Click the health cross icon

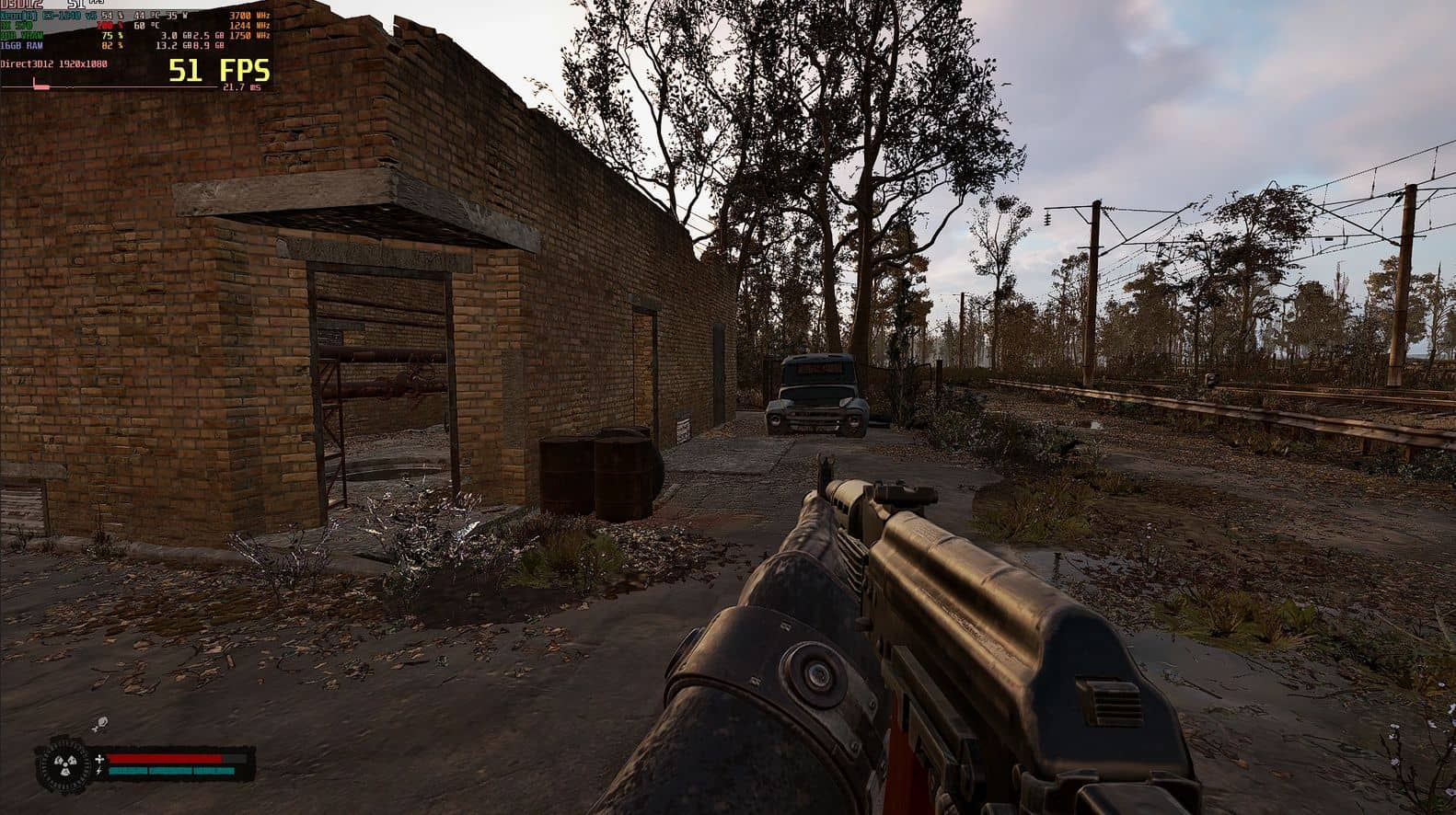(99, 759)
